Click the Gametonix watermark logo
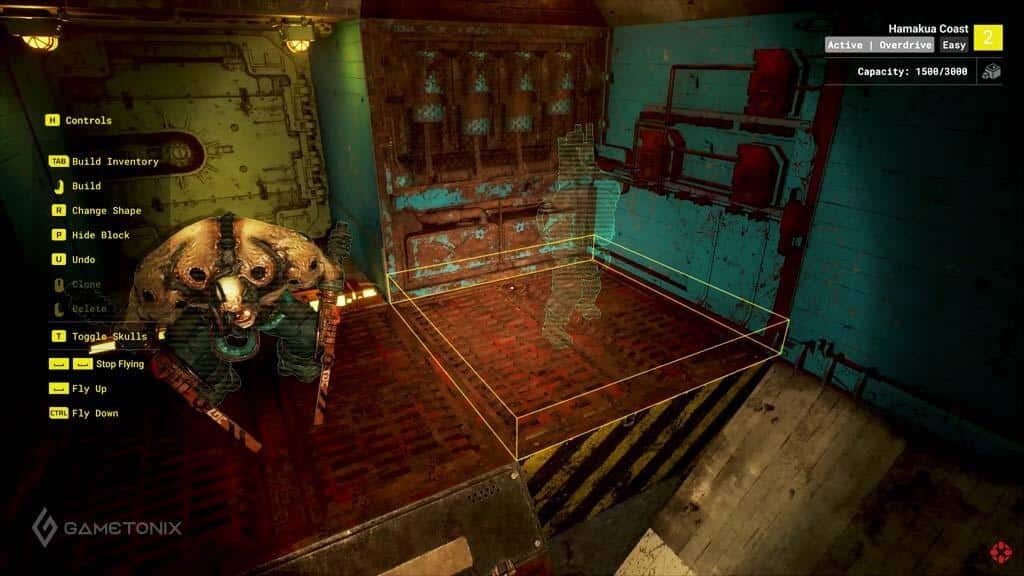This screenshot has width=1024, height=576. click(107, 527)
